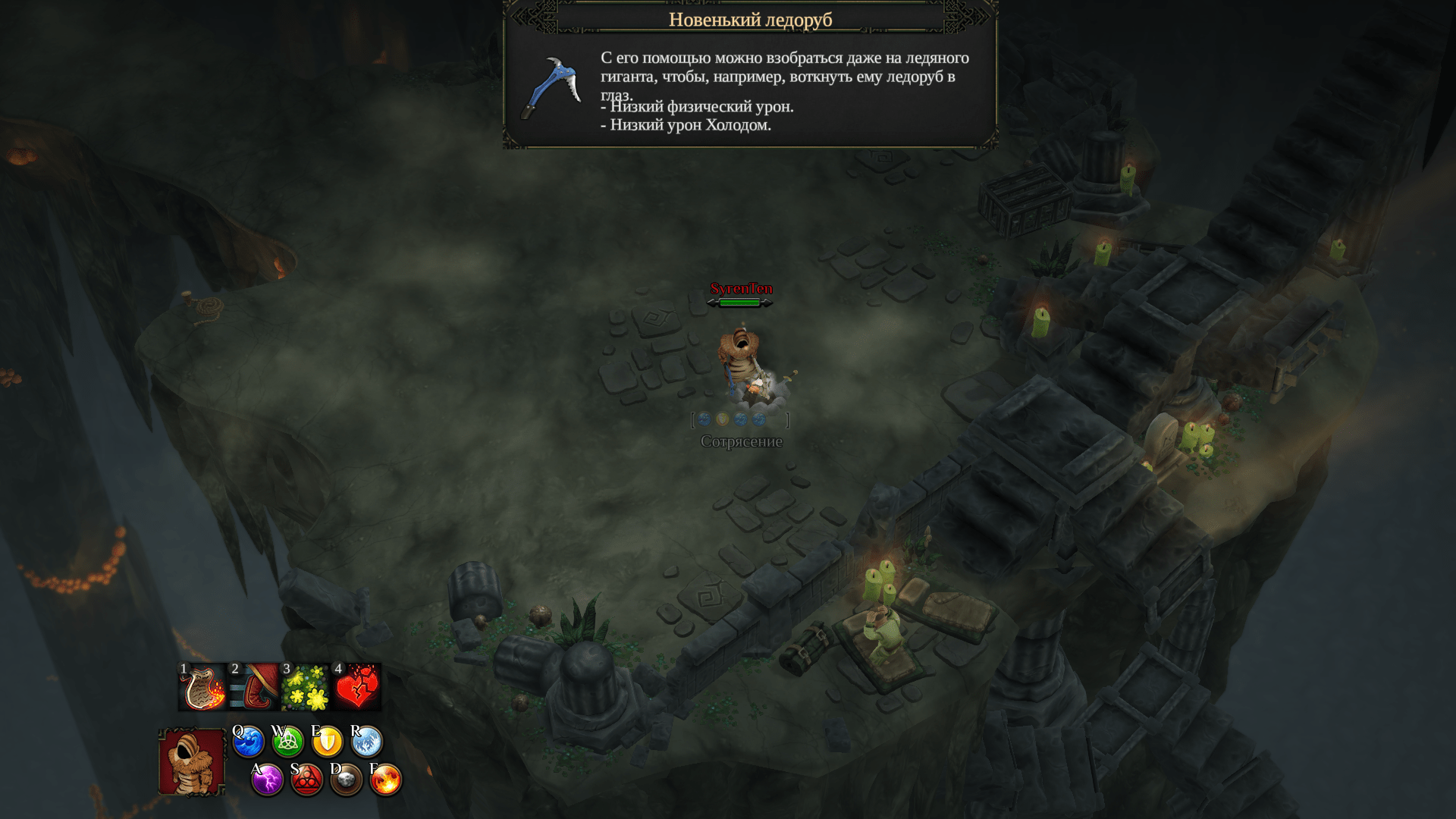Activate the burning scroll magick in slot 1

click(x=202, y=687)
